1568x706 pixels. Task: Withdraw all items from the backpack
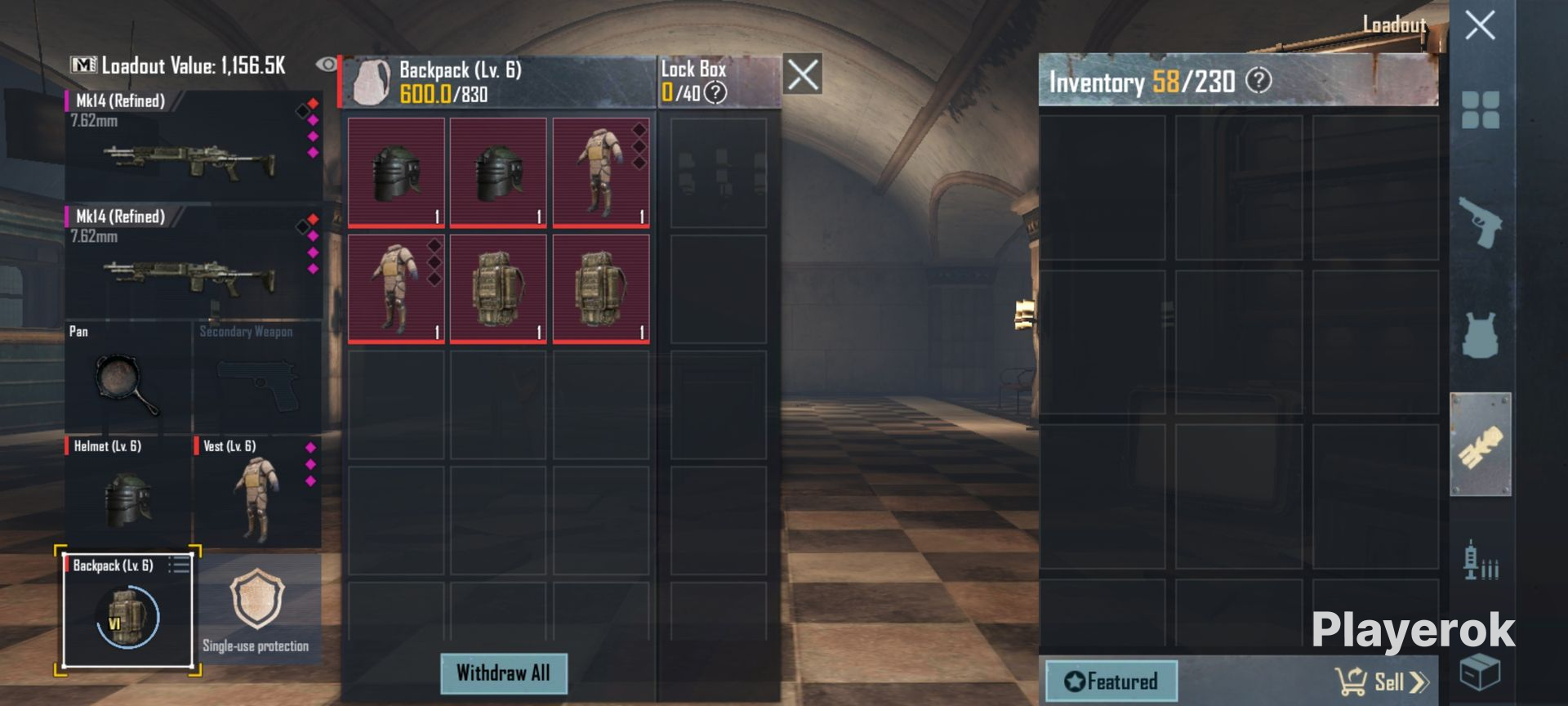pyautogui.click(x=503, y=673)
